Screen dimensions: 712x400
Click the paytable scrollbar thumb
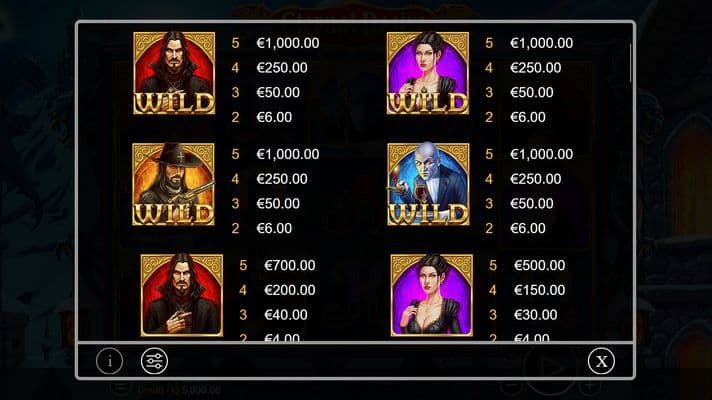click(630, 65)
